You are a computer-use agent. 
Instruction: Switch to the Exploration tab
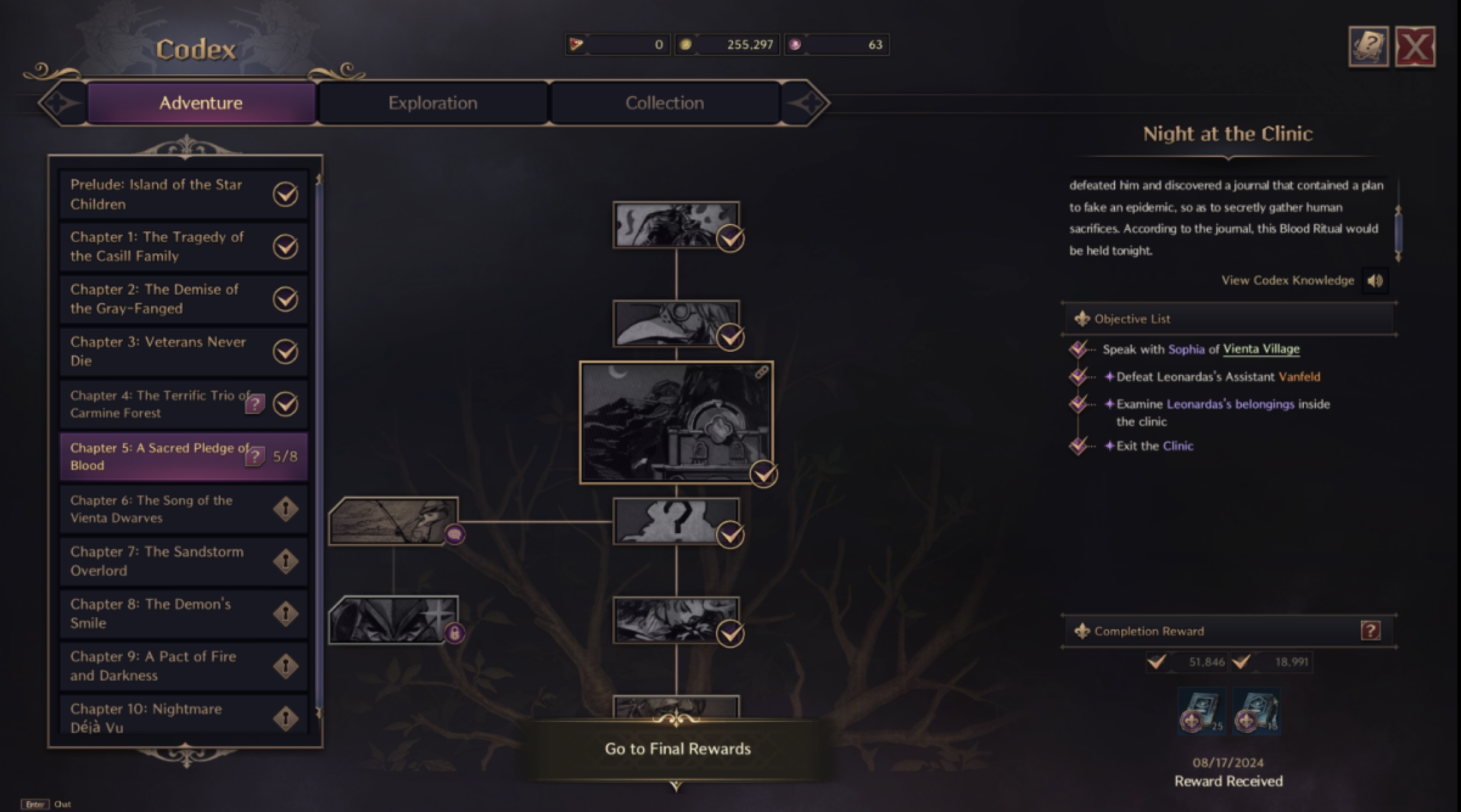(x=432, y=102)
